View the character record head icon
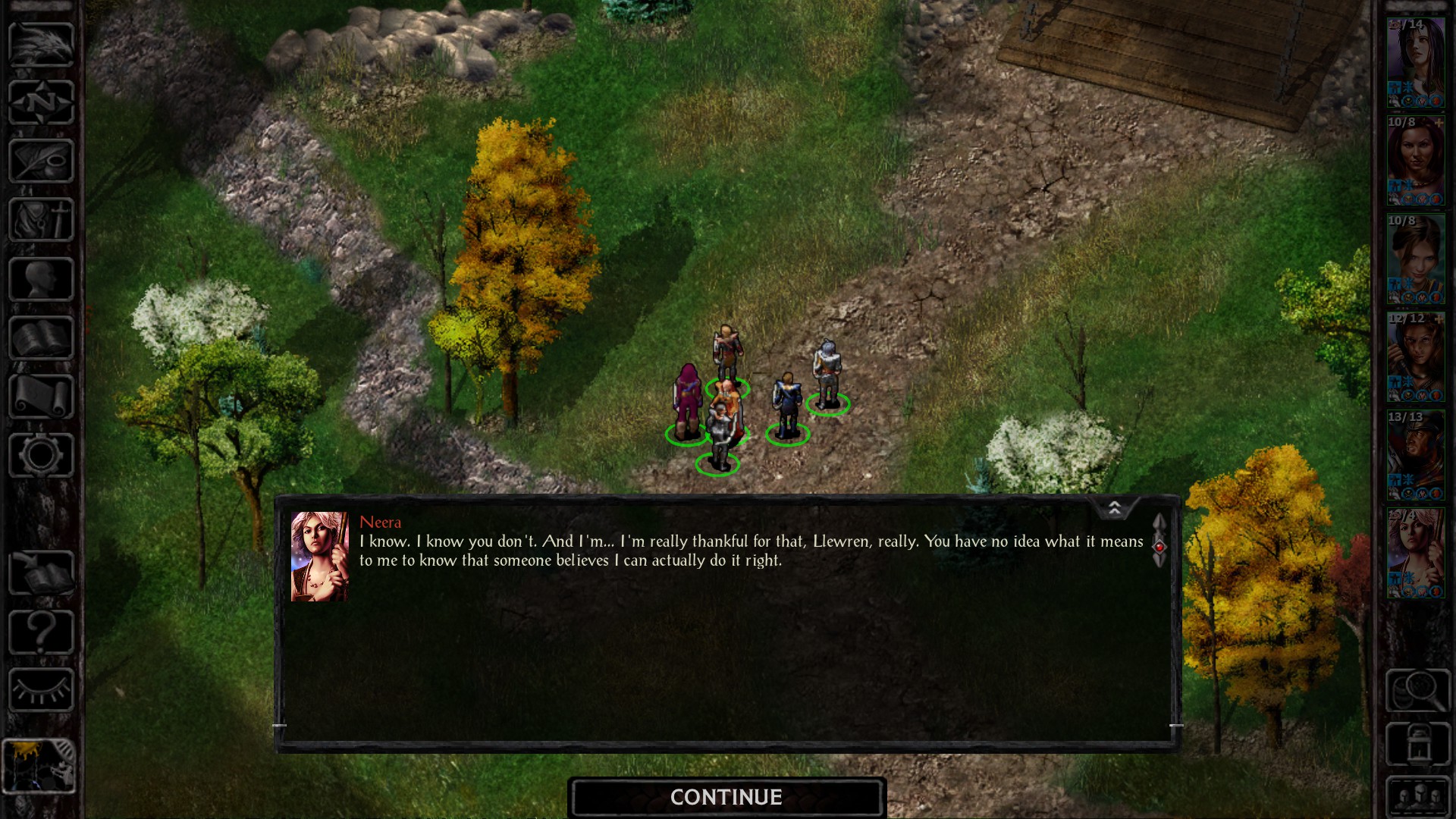1456x819 pixels. tap(40, 277)
